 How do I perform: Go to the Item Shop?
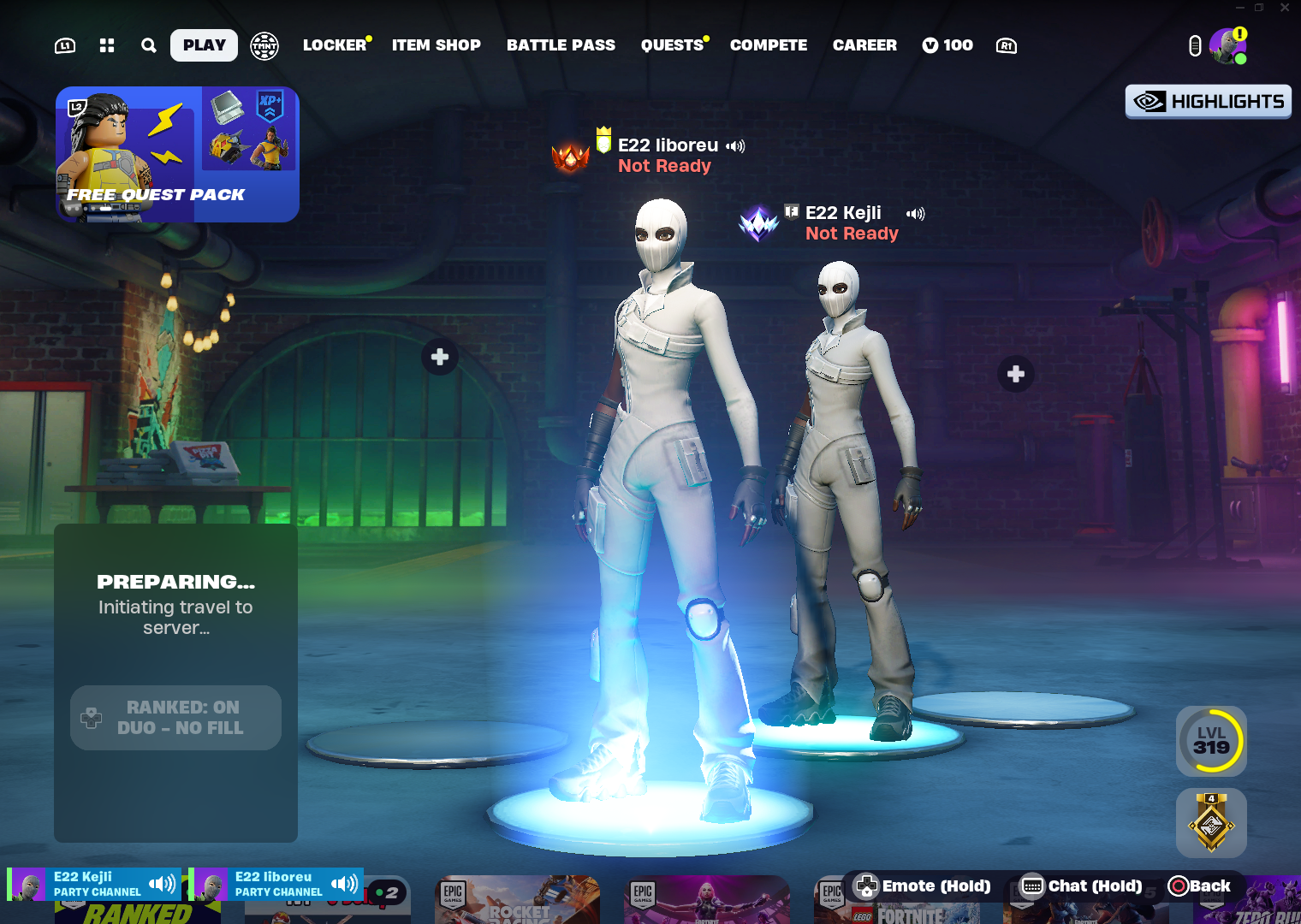(x=436, y=45)
